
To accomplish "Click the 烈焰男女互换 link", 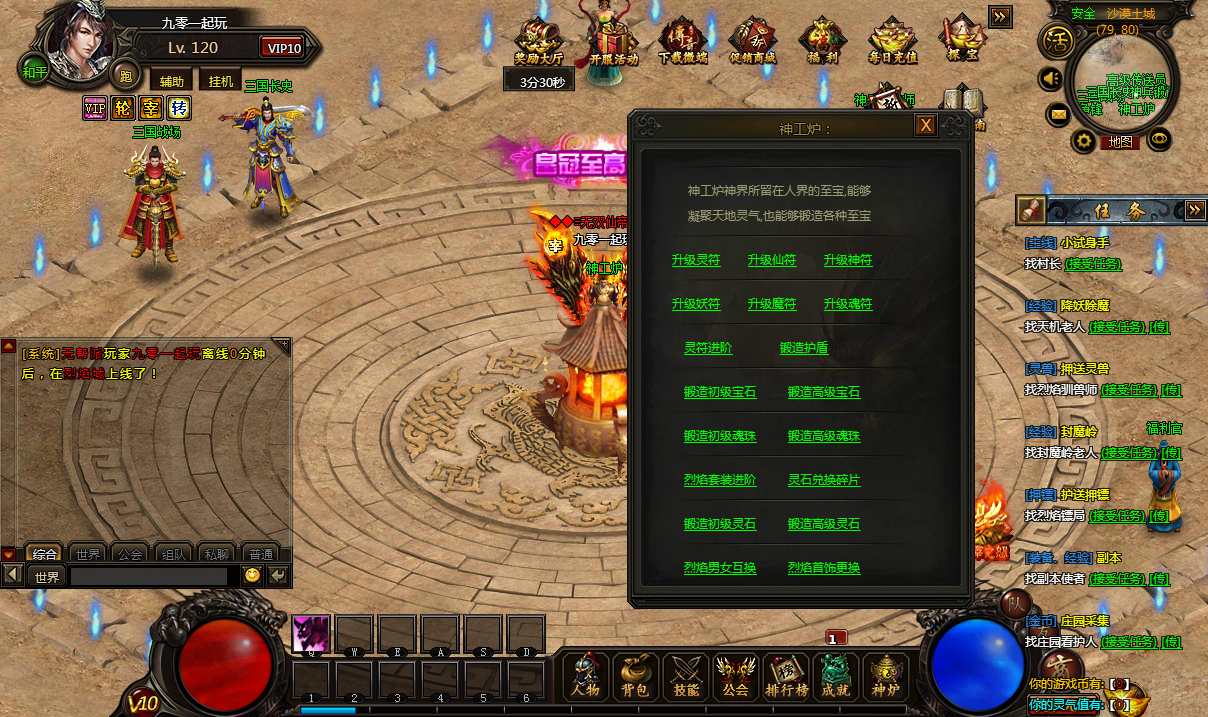I will (x=720, y=569).
